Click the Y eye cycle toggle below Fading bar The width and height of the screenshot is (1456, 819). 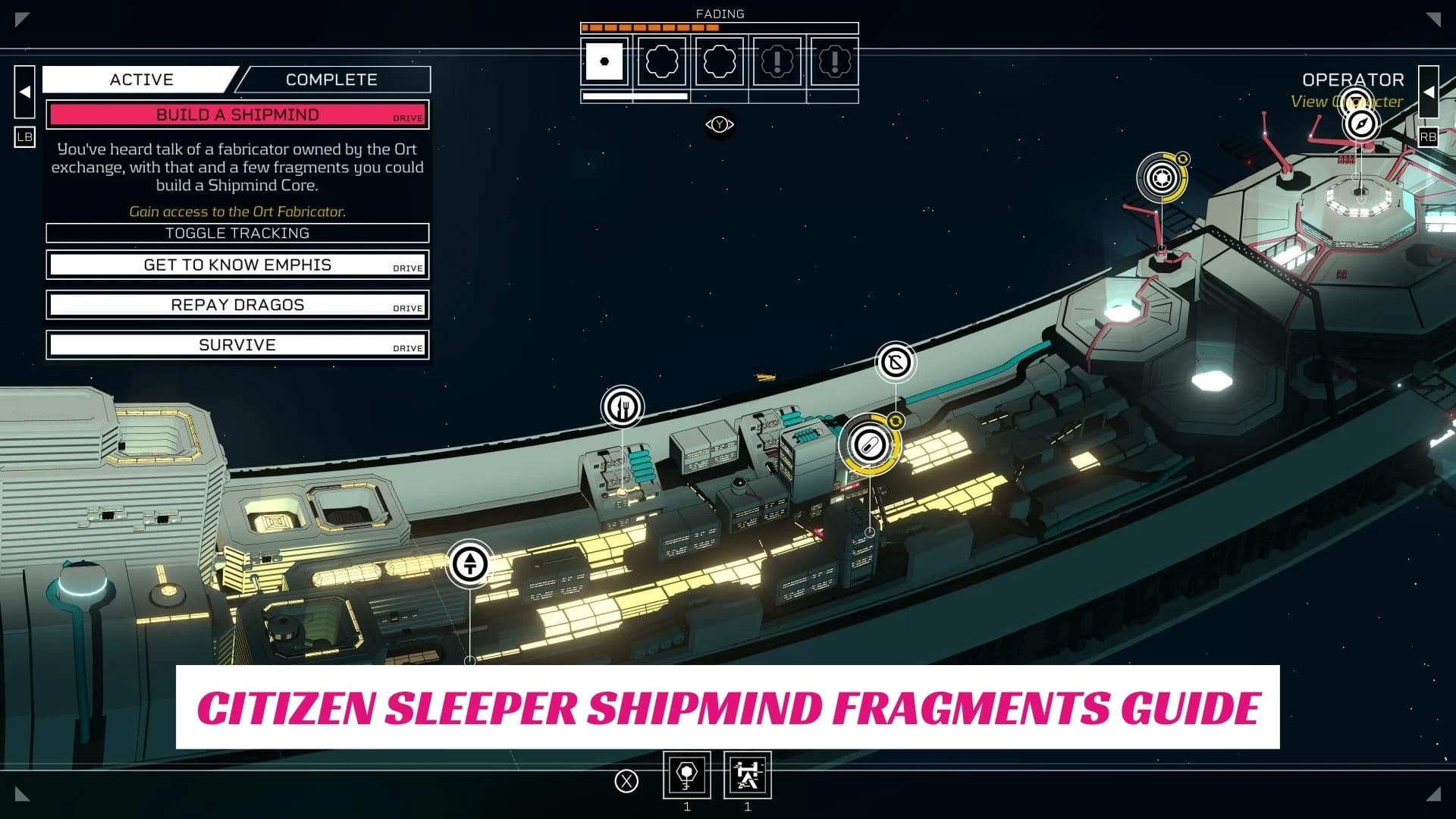tap(719, 124)
